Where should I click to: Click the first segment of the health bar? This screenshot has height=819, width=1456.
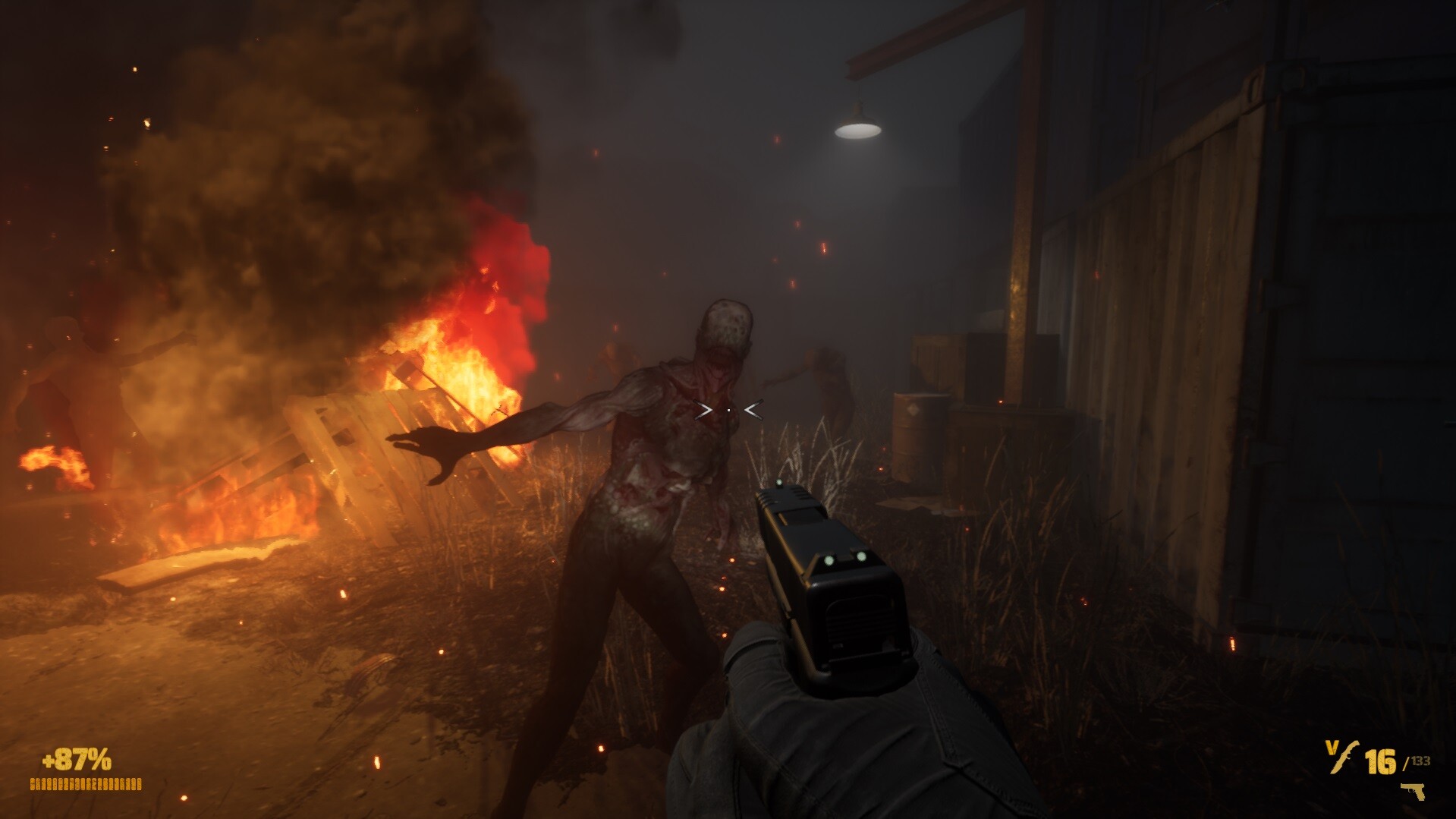33,784
